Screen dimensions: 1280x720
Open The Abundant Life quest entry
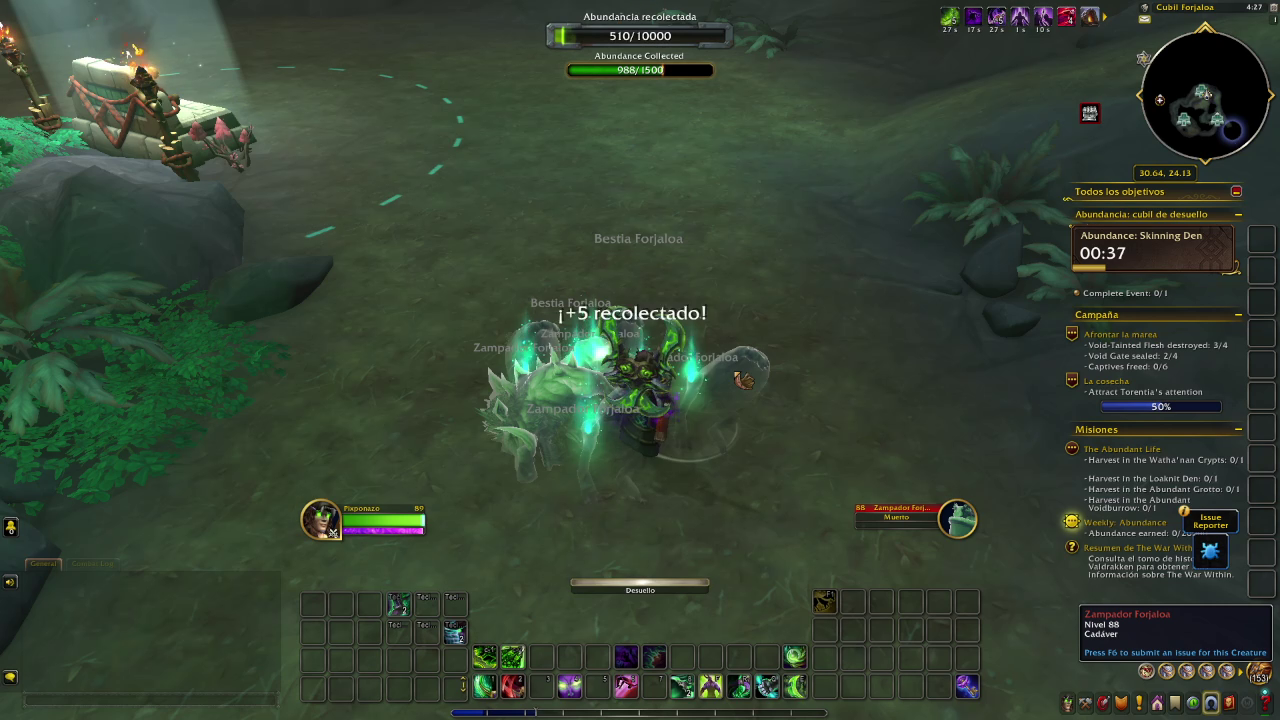pos(1122,449)
